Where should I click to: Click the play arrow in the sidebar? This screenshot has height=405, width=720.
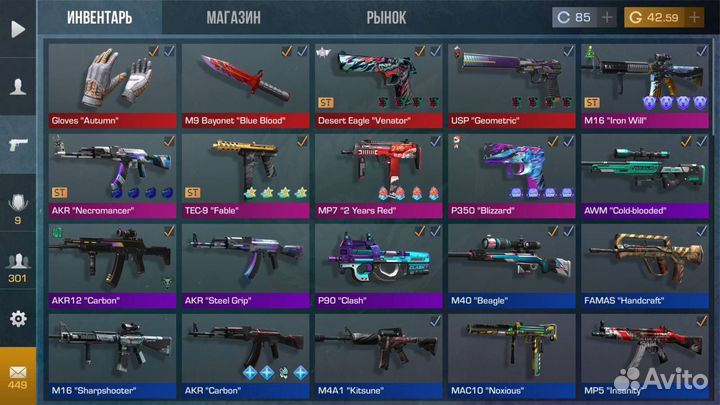click(x=17, y=29)
